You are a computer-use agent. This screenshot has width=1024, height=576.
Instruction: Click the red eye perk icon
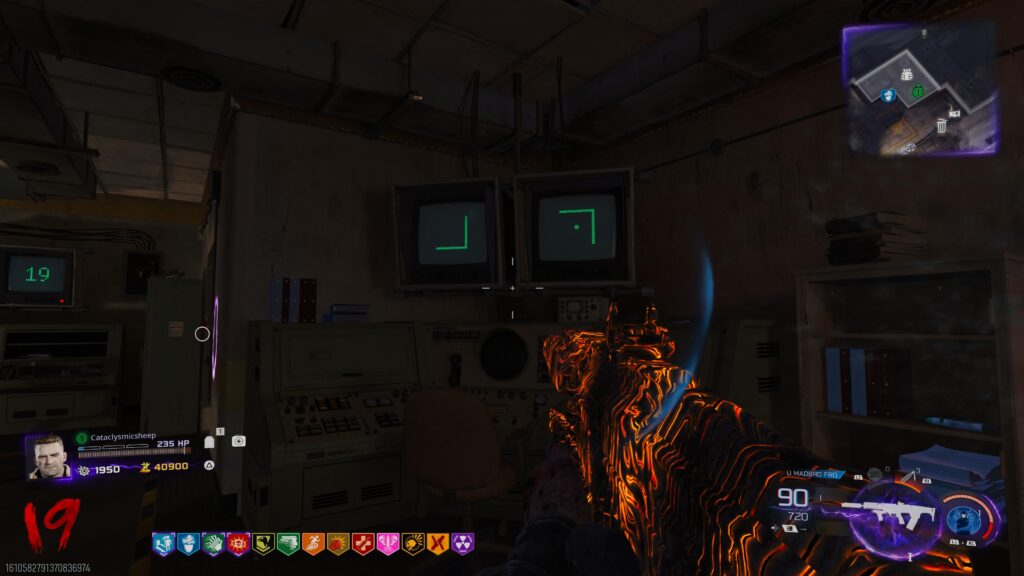coord(238,544)
